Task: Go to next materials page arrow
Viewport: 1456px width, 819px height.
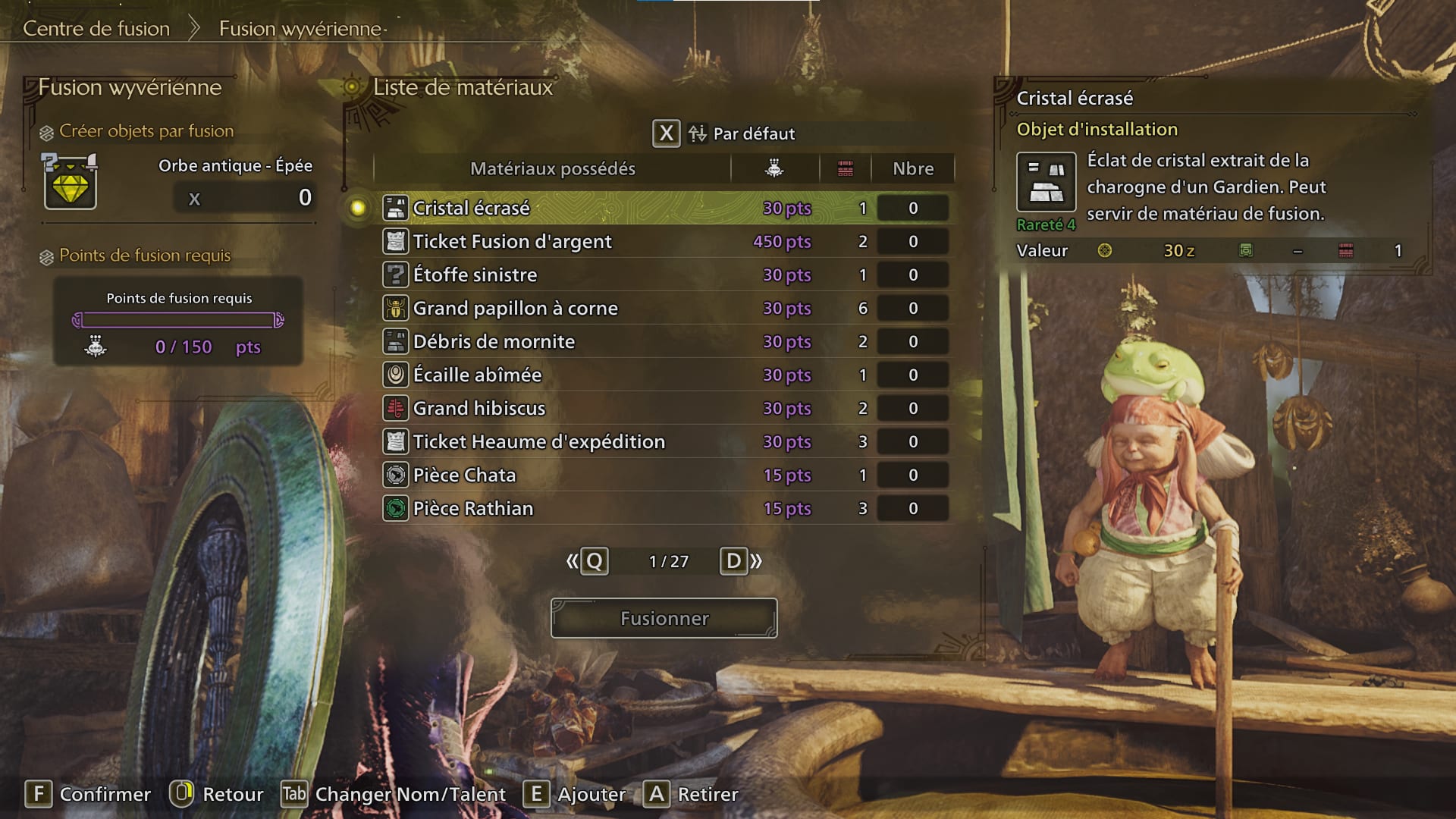Action: [x=741, y=561]
